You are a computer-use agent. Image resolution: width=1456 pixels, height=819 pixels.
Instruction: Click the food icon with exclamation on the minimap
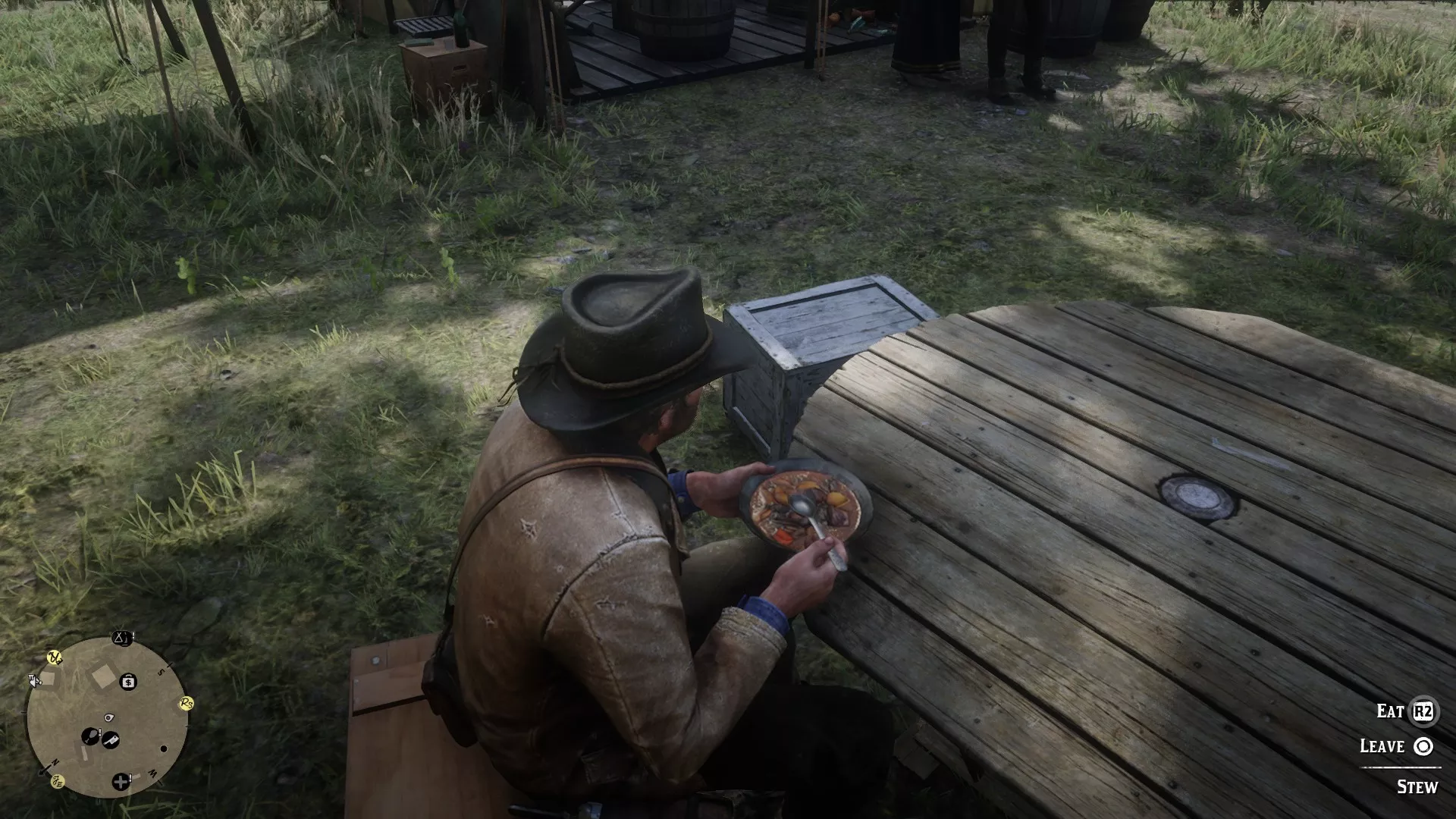pos(90,735)
